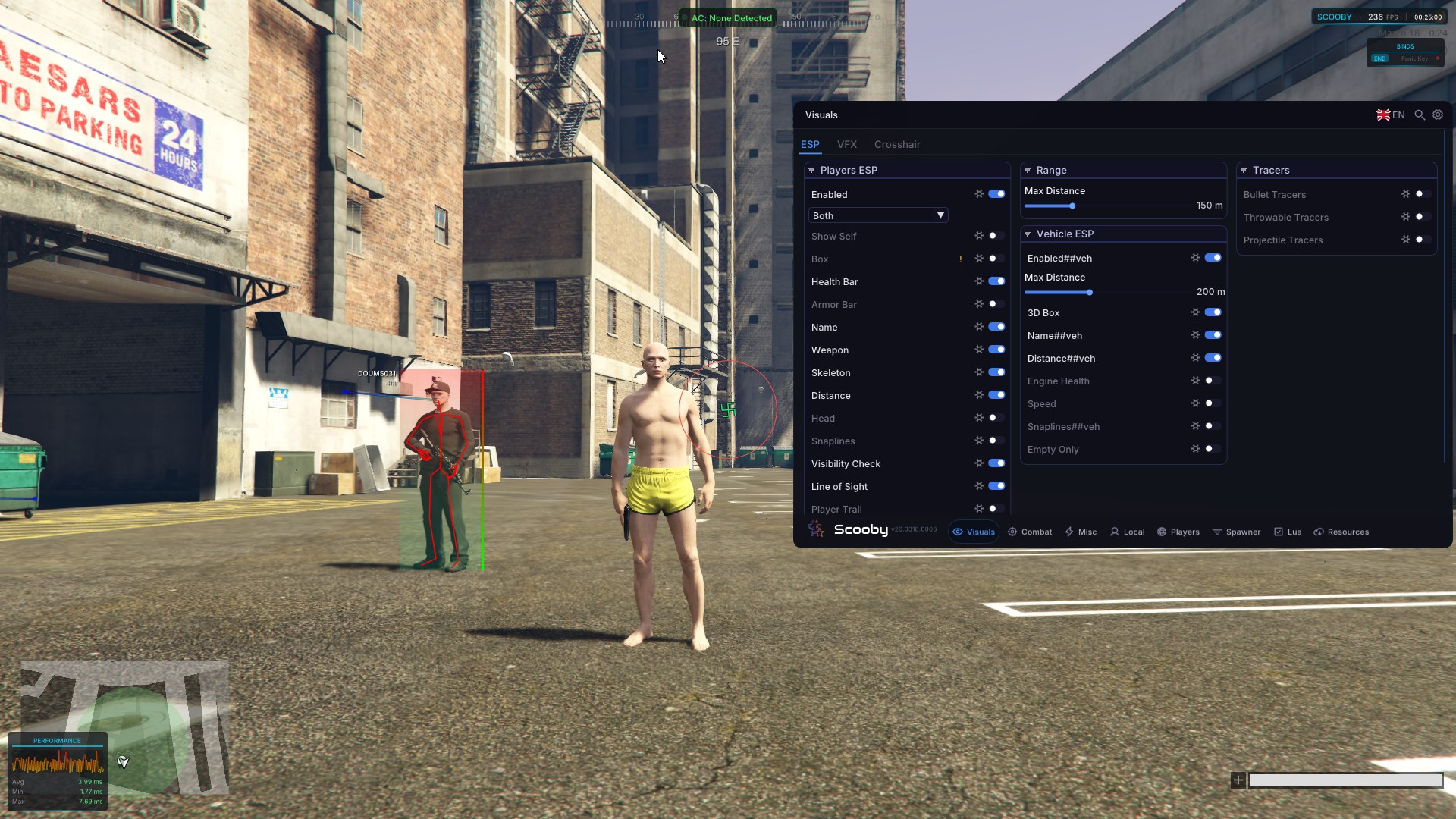The width and height of the screenshot is (1456, 819).
Task: Collapse the Tracers panel
Action: [x=1245, y=170]
